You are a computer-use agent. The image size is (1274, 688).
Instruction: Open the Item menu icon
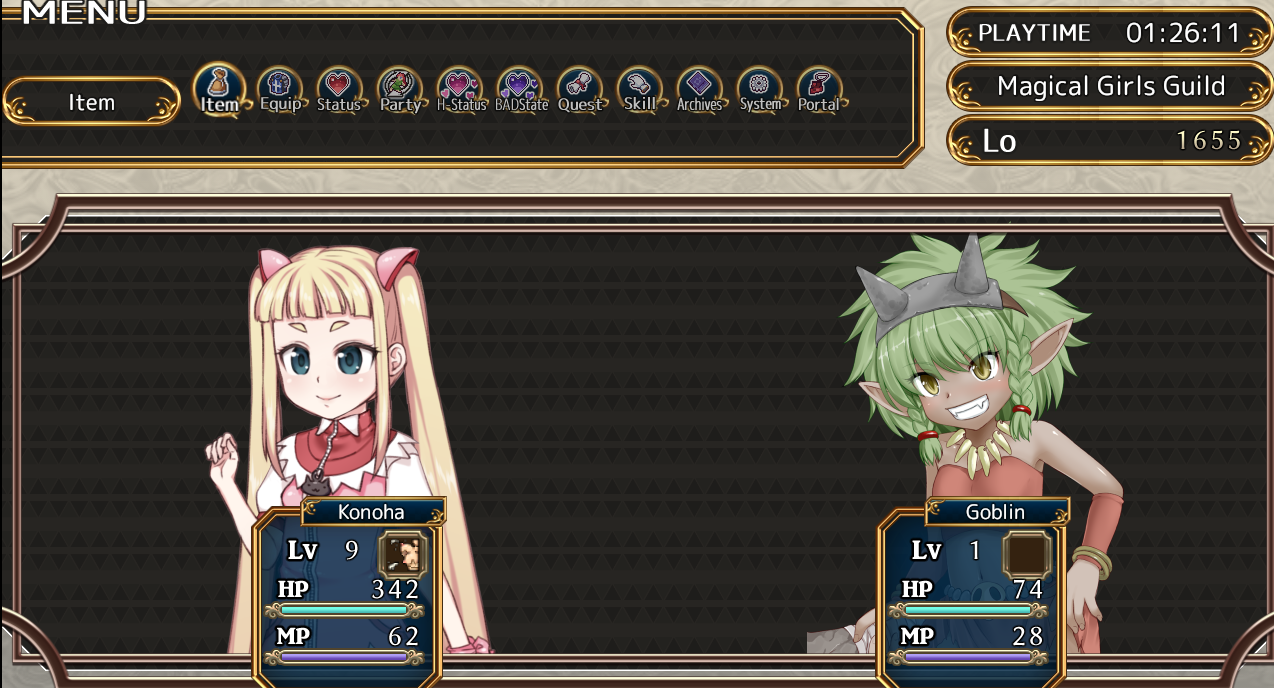[219, 90]
